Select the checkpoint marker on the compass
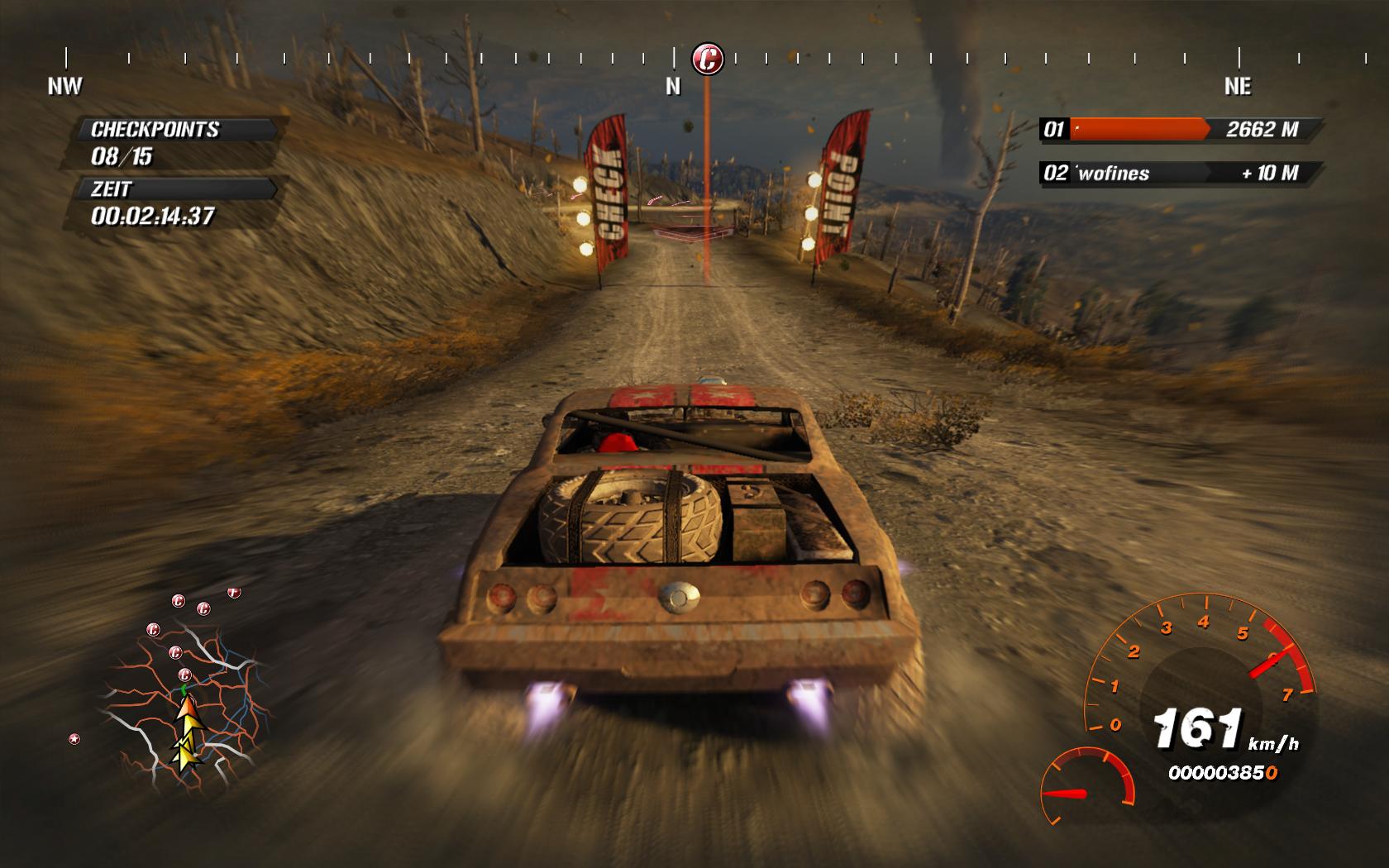Image resolution: width=1389 pixels, height=868 pixels. (x=707, y=59)
